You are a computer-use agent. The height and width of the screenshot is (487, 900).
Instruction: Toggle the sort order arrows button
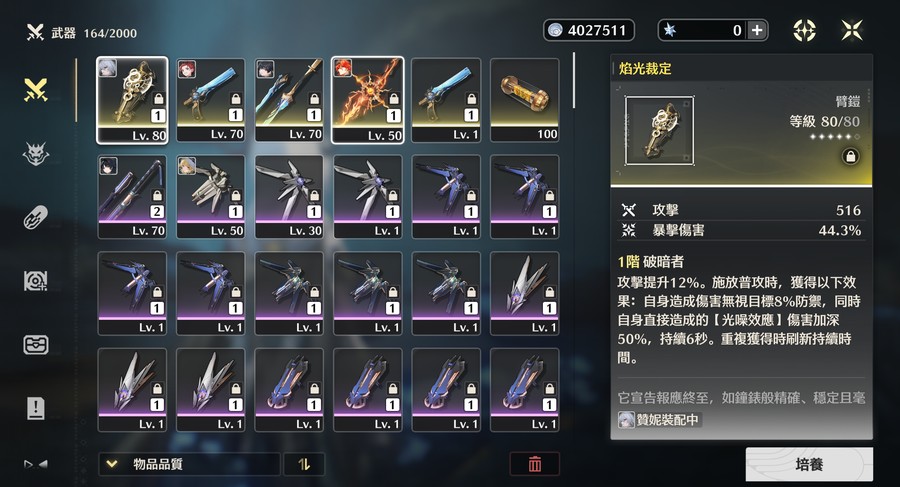304,464
